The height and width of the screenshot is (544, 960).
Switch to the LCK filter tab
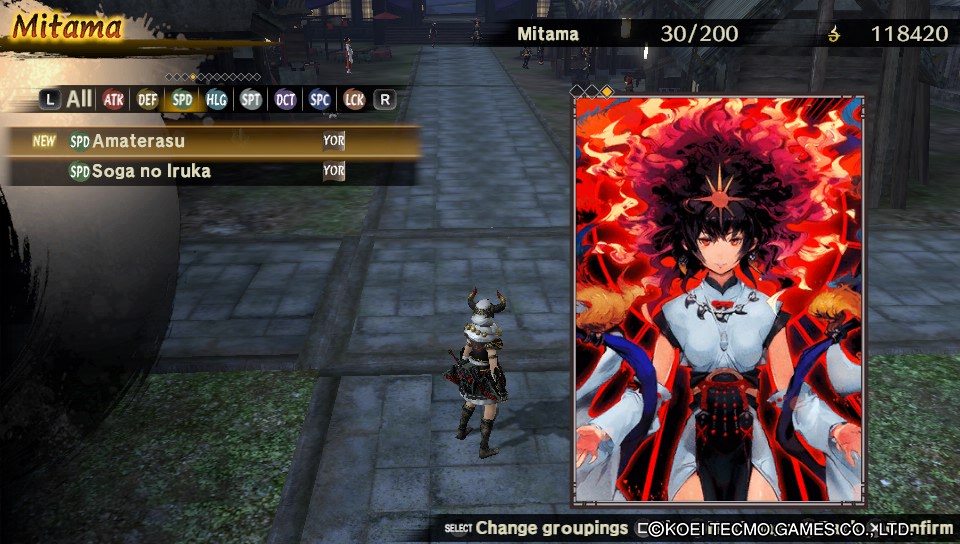click(x=353, y=99)
